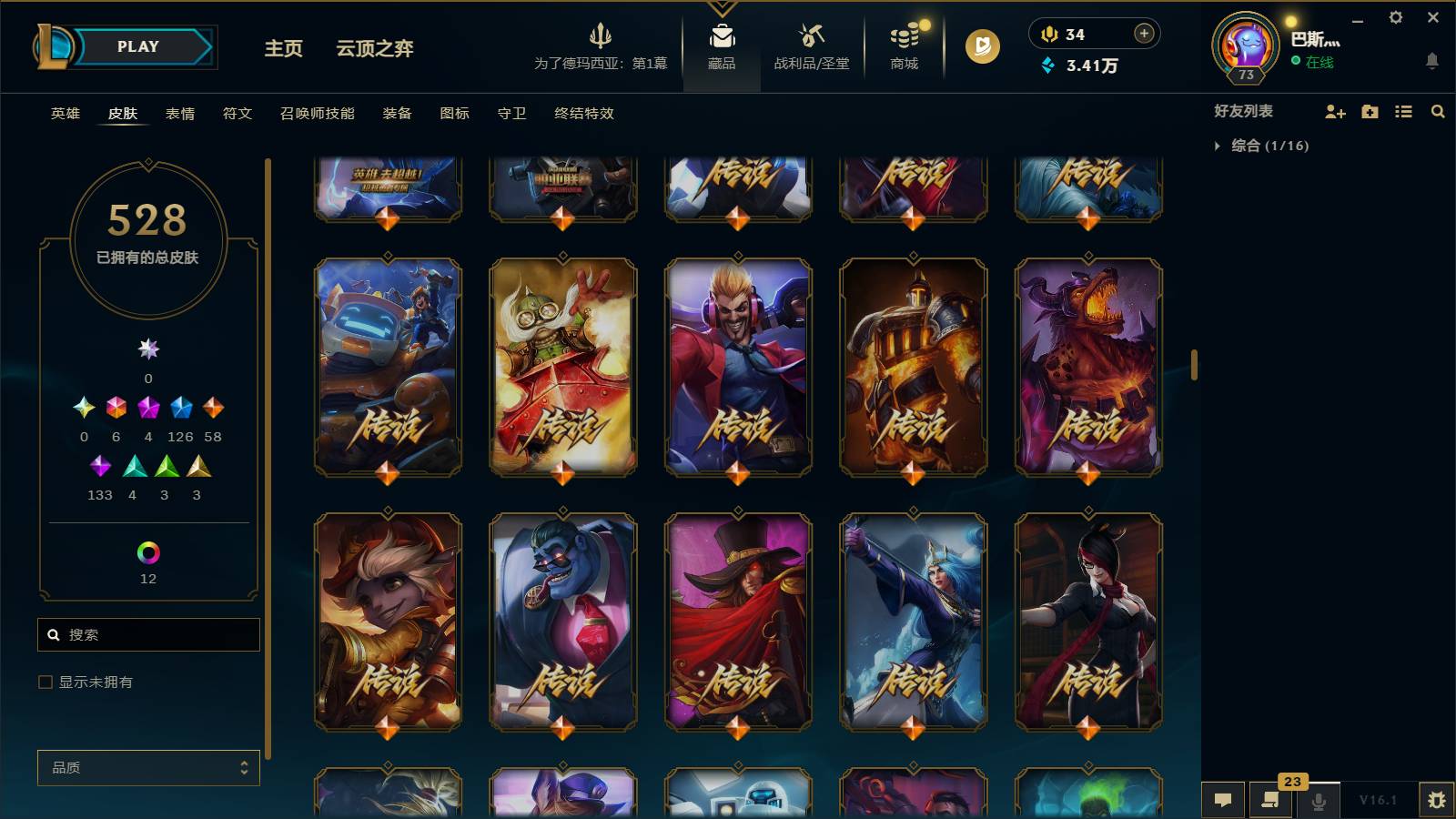Open friend search with the magnifier icon

tap(1439, 111)
